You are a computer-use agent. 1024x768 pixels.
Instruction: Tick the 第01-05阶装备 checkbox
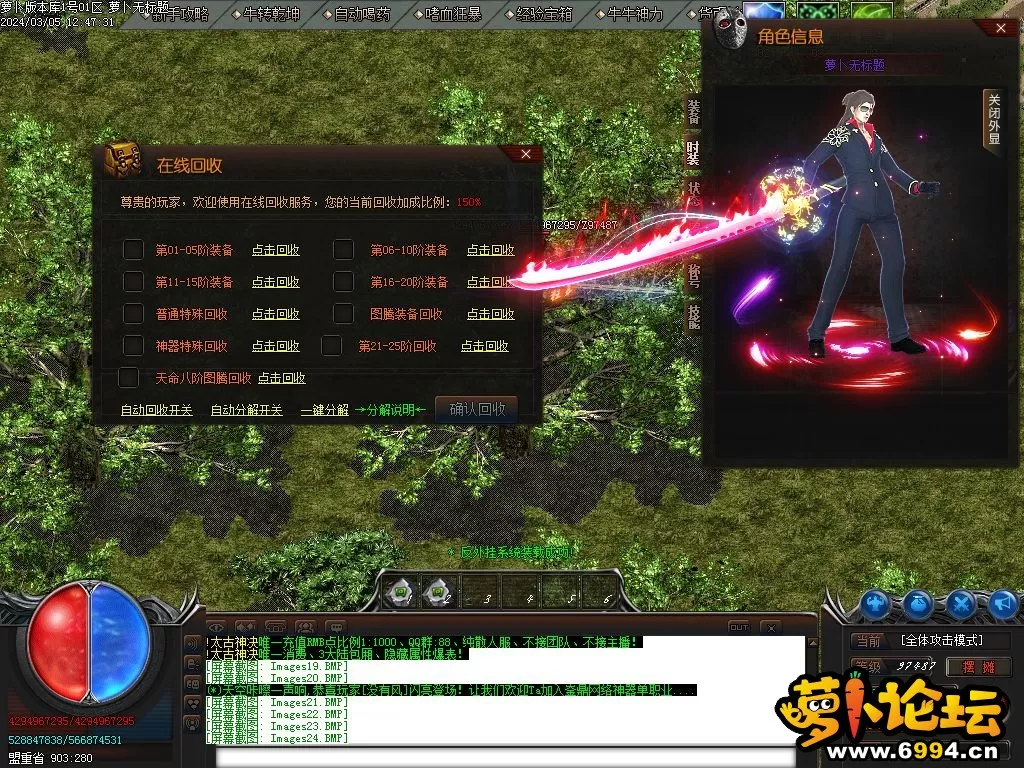click(133, 250)
